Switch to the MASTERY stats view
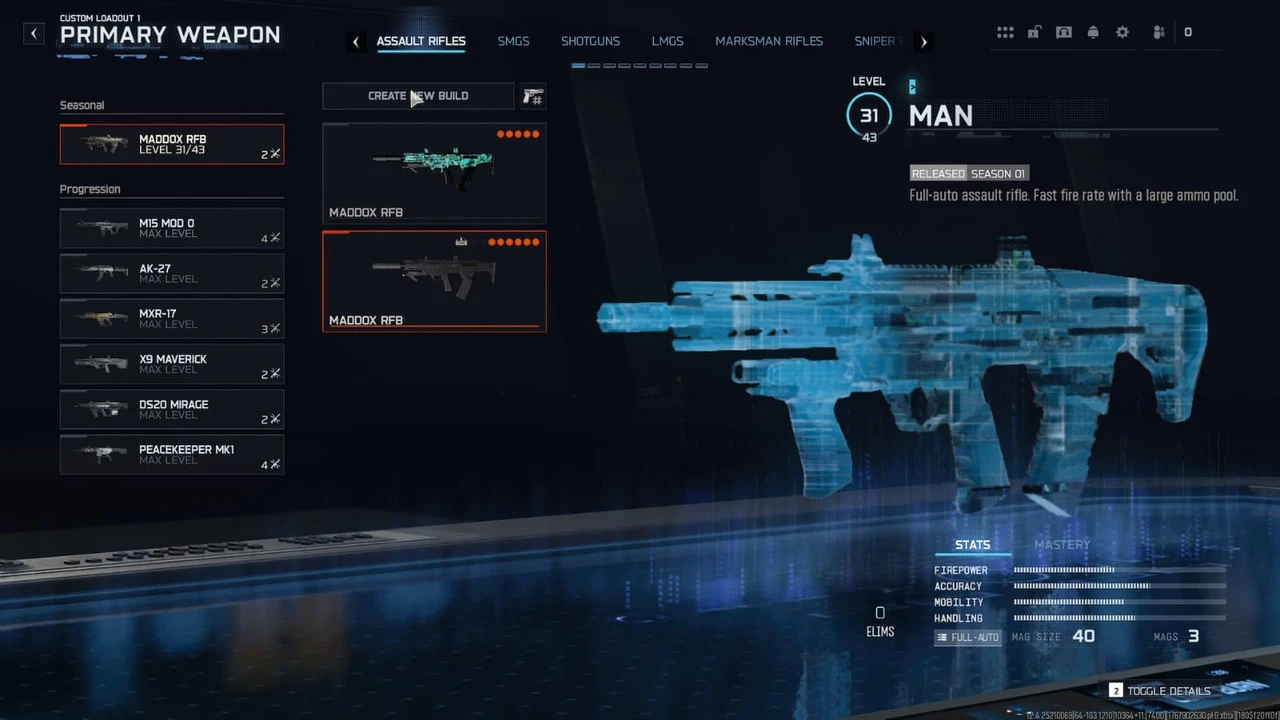The height and width of the screenshot is (720, 1280). click(x=1061, y=544)
